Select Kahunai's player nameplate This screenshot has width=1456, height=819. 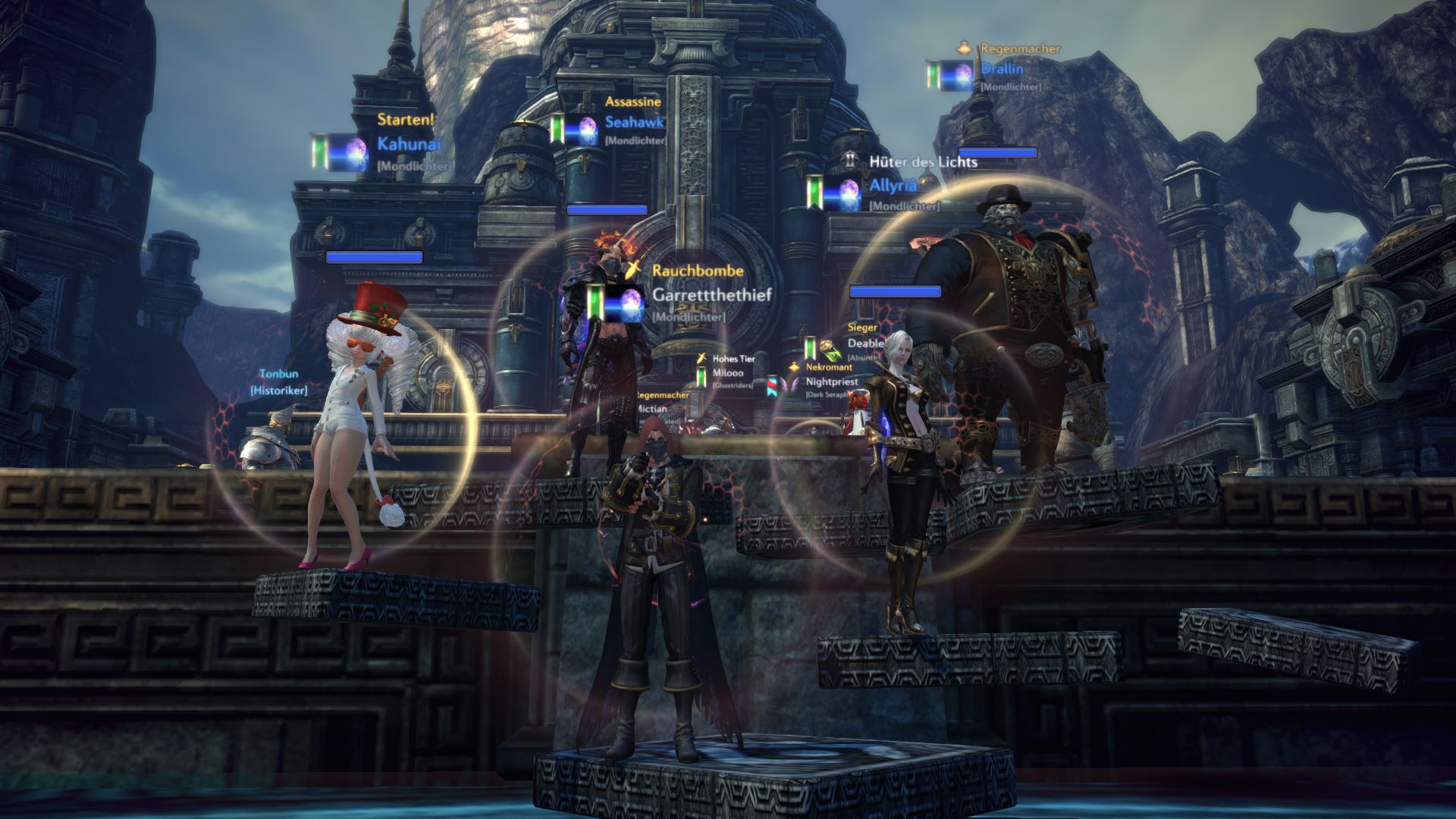tap(409, 144)
